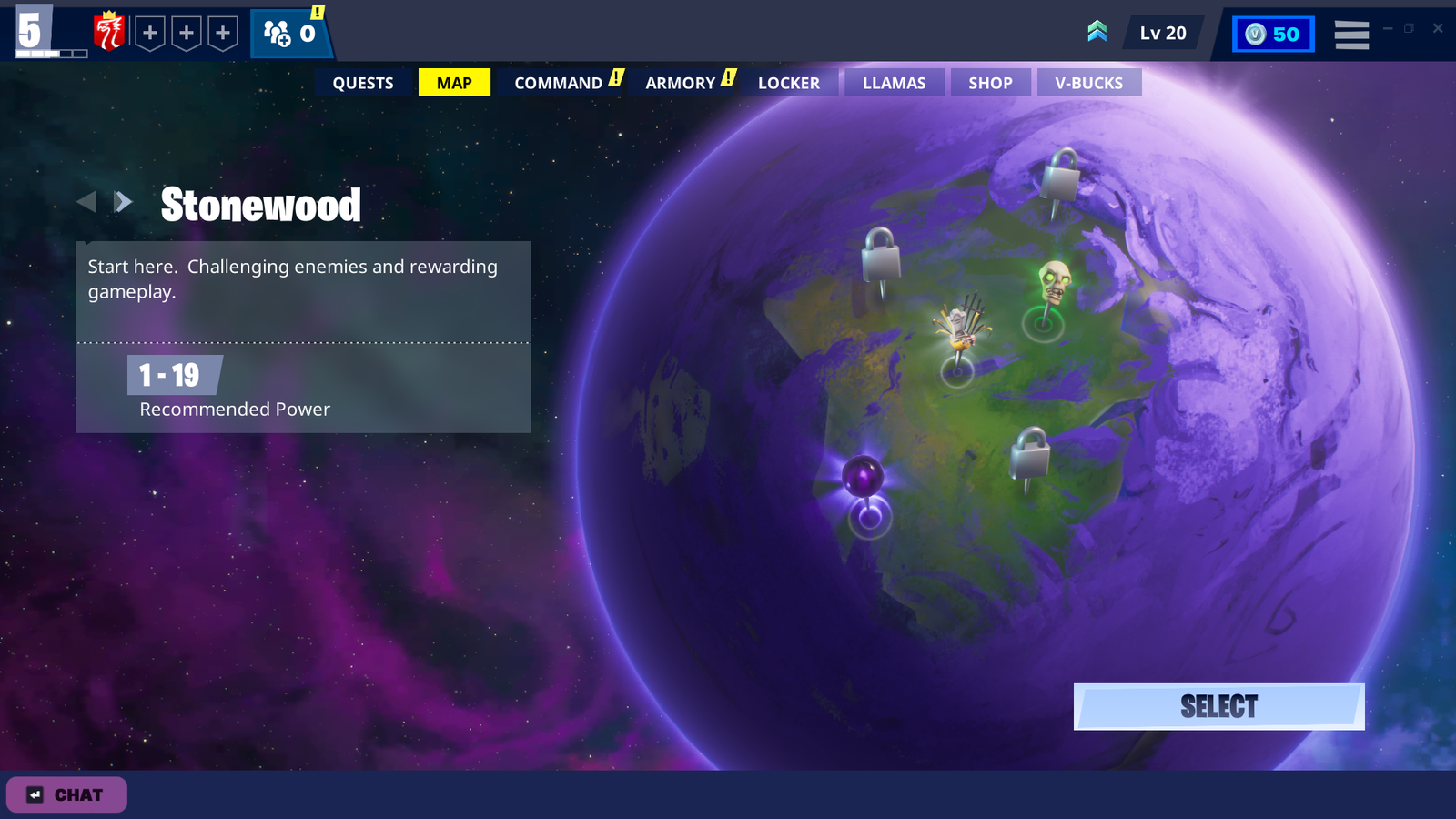The height and width of the screenshot is (819, 1456).
Task: Go to the next zone arrow
Action: click(x=124, y=202)
